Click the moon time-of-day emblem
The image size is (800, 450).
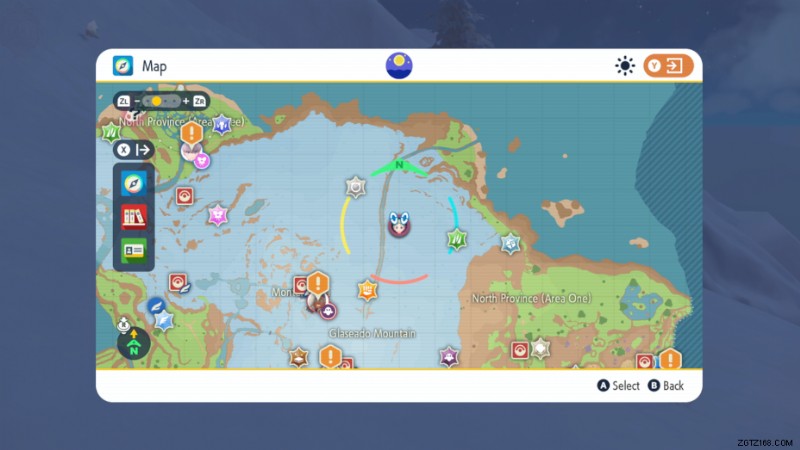[399, 66]
